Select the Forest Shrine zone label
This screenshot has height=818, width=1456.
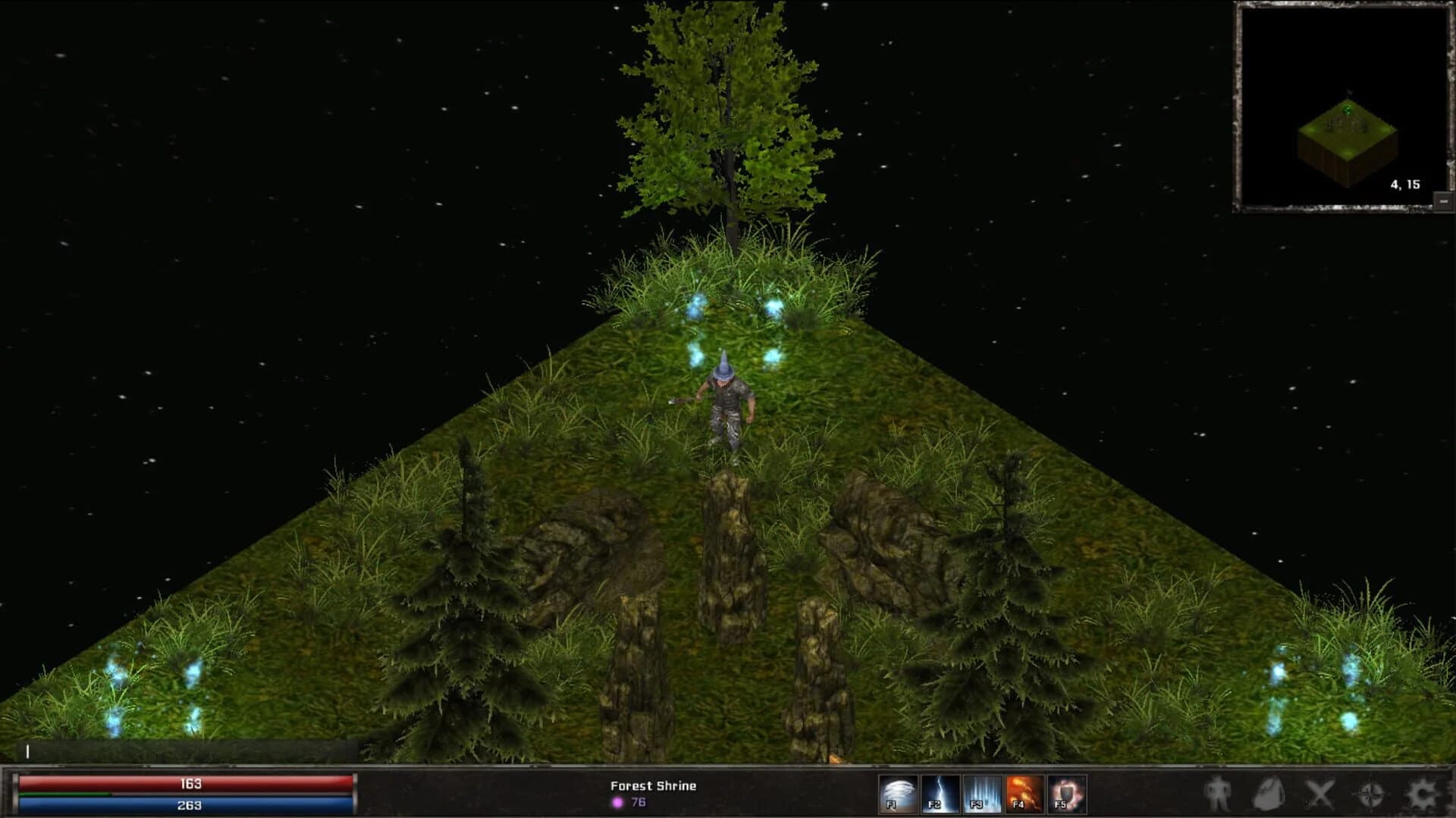(x=652, y=786)
